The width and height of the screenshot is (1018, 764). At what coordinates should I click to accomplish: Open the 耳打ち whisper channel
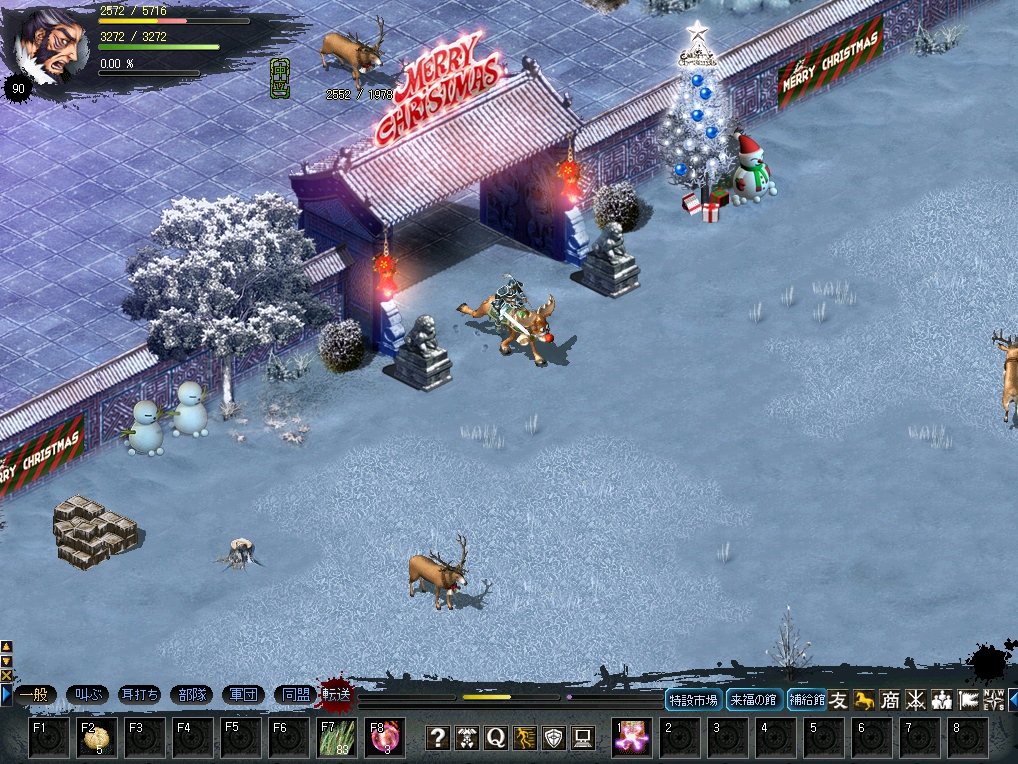pos(139,694)
